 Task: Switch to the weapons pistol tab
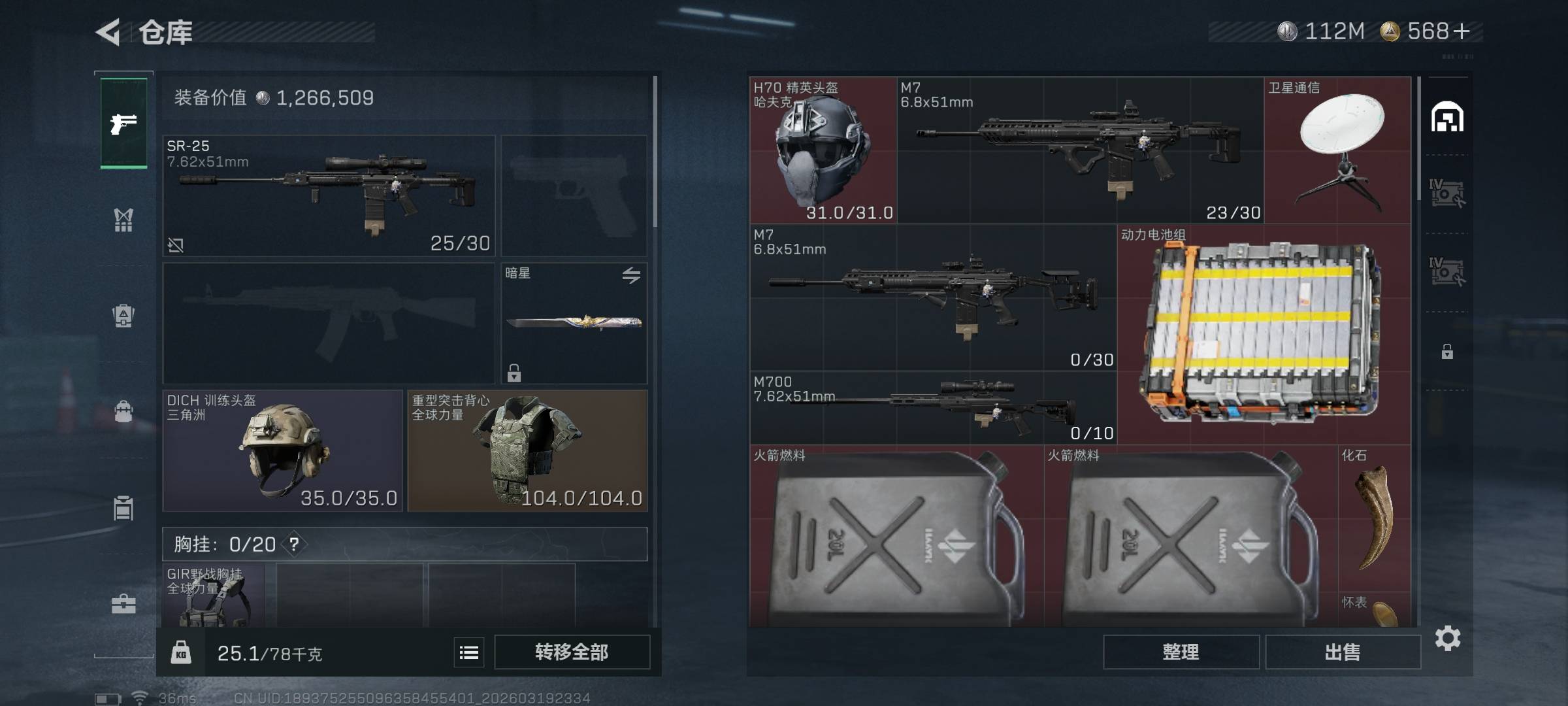coord(123,124)
